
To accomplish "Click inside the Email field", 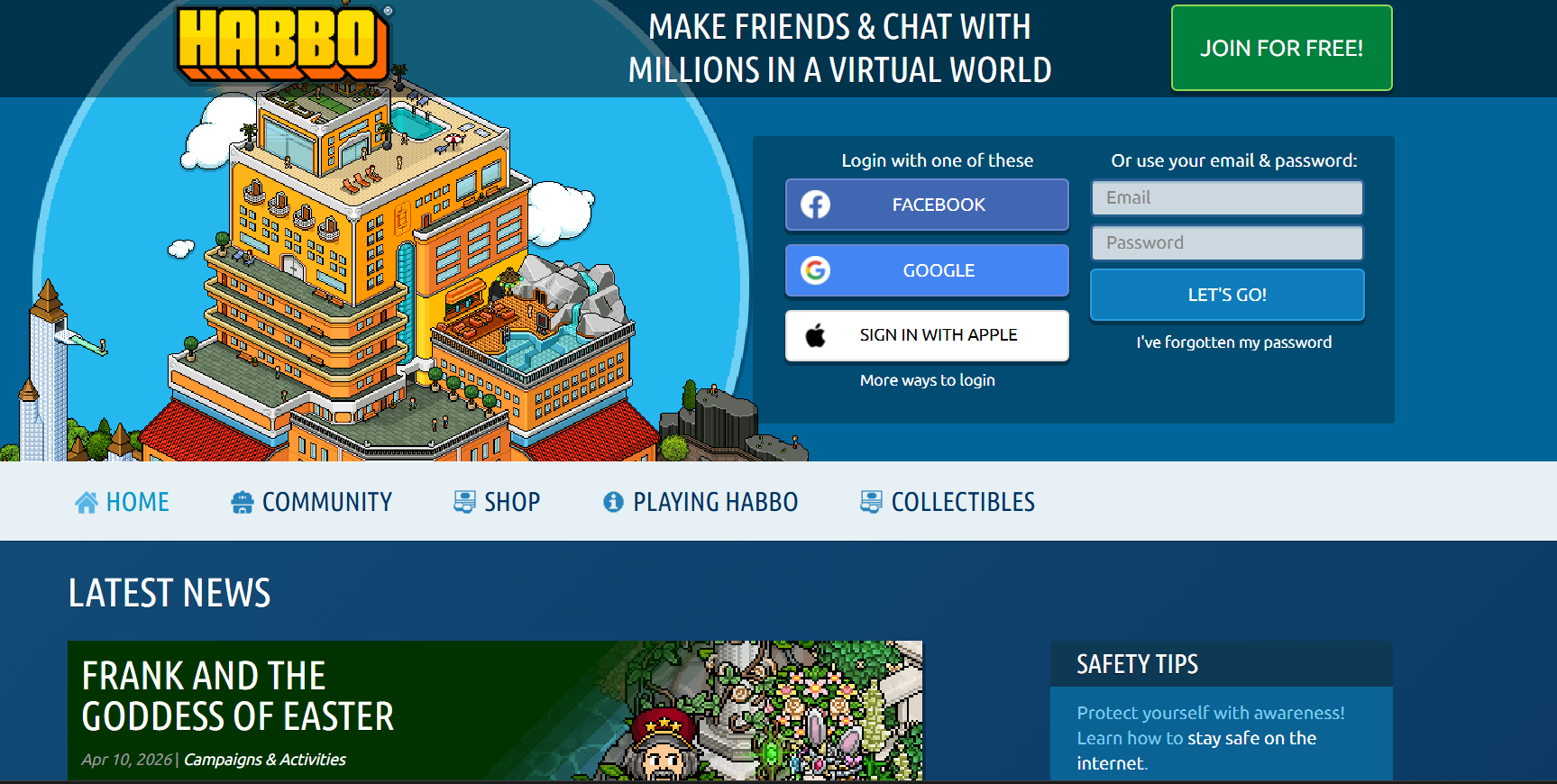I will (x=1226, y=197).
